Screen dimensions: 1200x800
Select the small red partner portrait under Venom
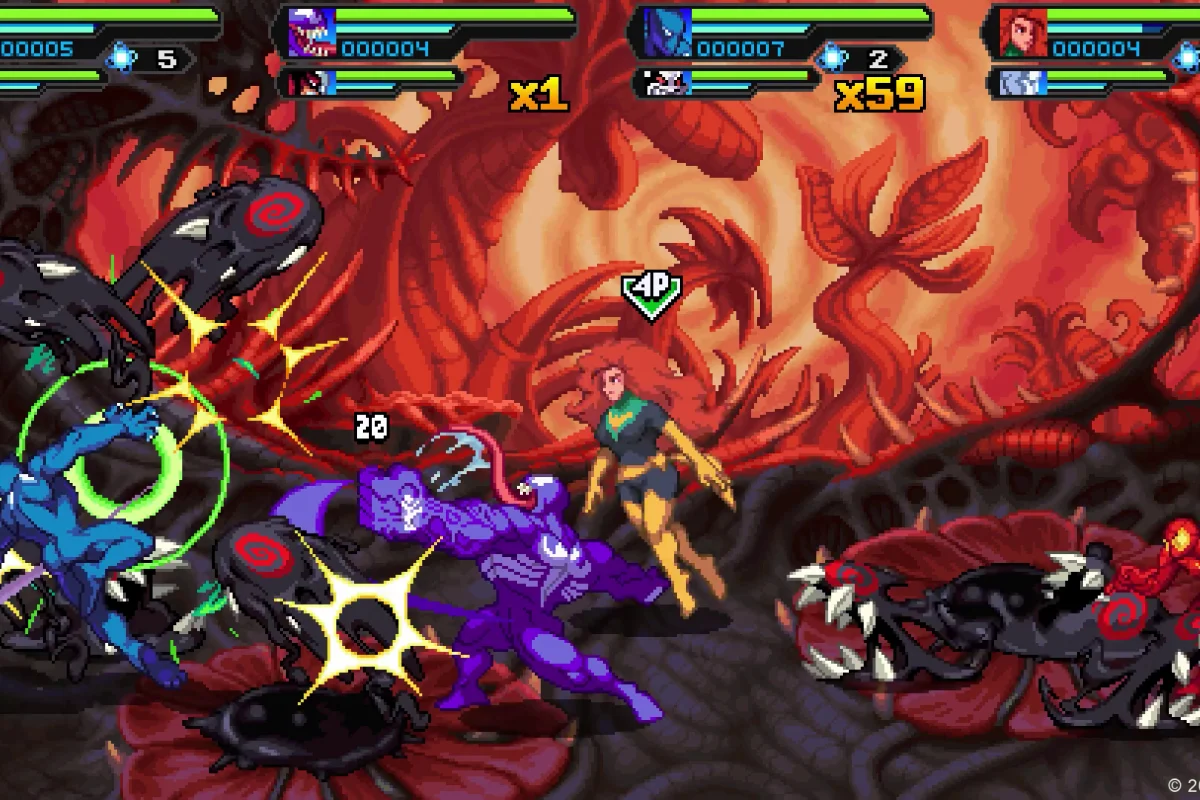[301, 82]
